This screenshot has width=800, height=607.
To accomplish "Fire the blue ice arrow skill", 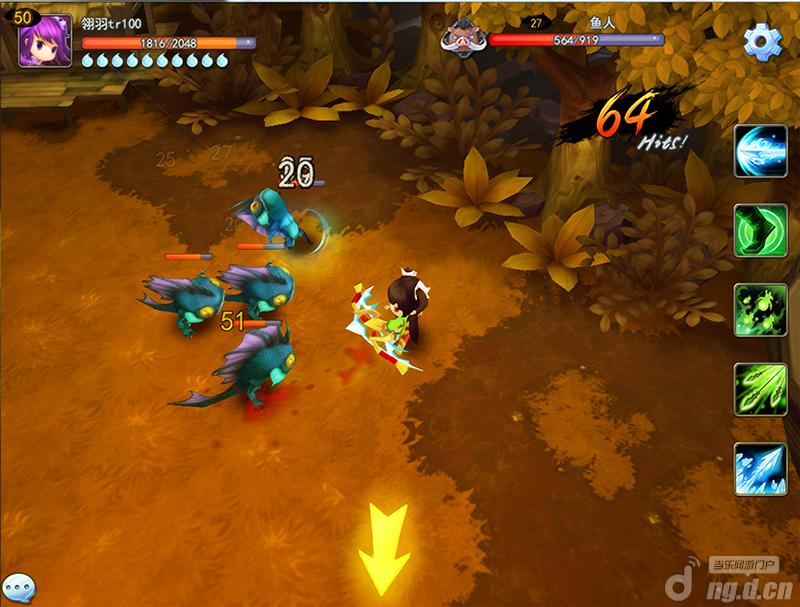I will click(760, 469).
